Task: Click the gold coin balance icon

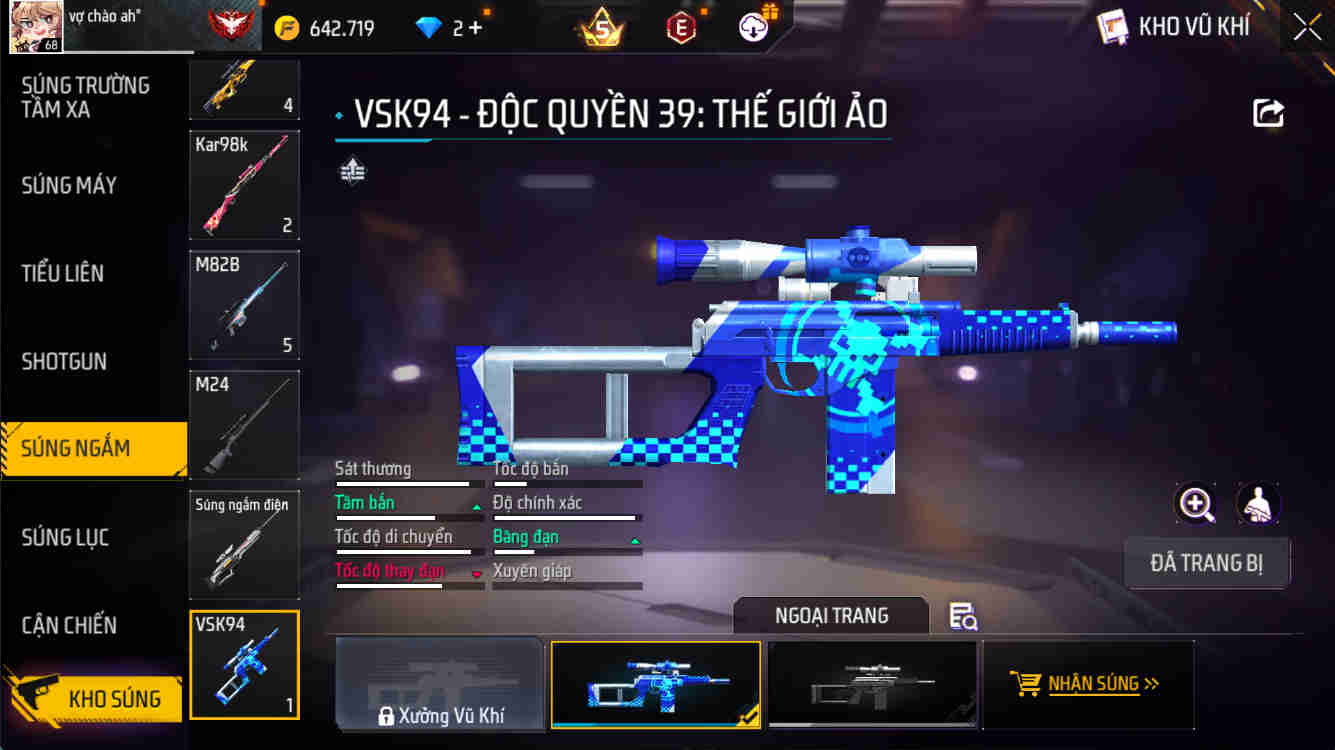Action: point(288,26)
